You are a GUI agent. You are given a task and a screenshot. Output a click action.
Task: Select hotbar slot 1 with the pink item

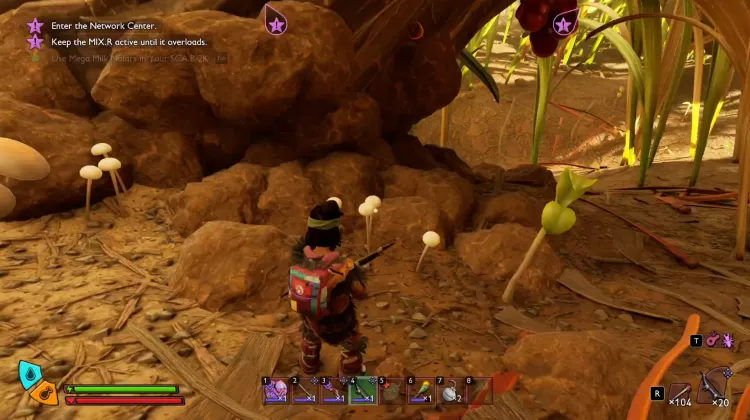pos(275,390)
